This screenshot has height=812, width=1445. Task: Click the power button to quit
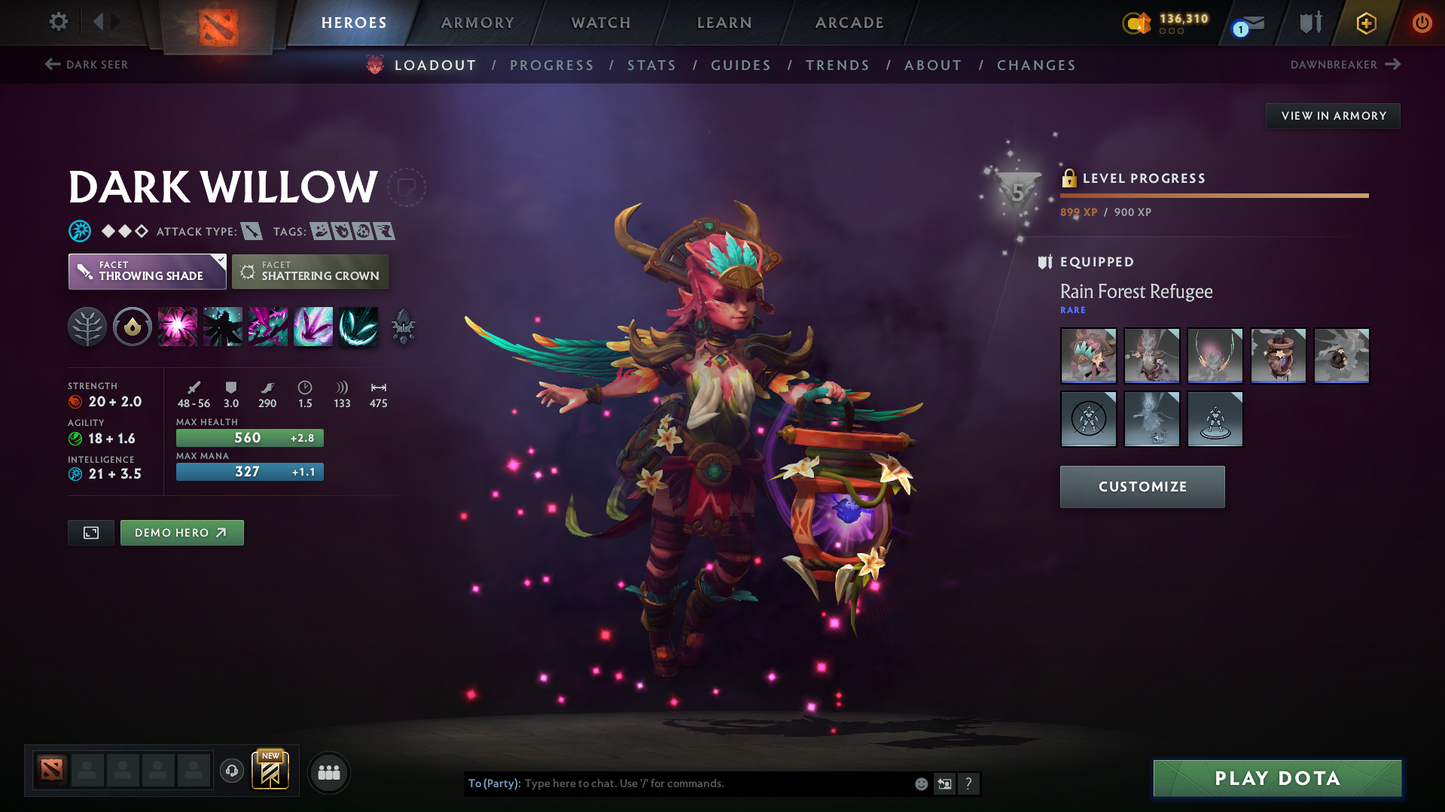click(1421, 22)
